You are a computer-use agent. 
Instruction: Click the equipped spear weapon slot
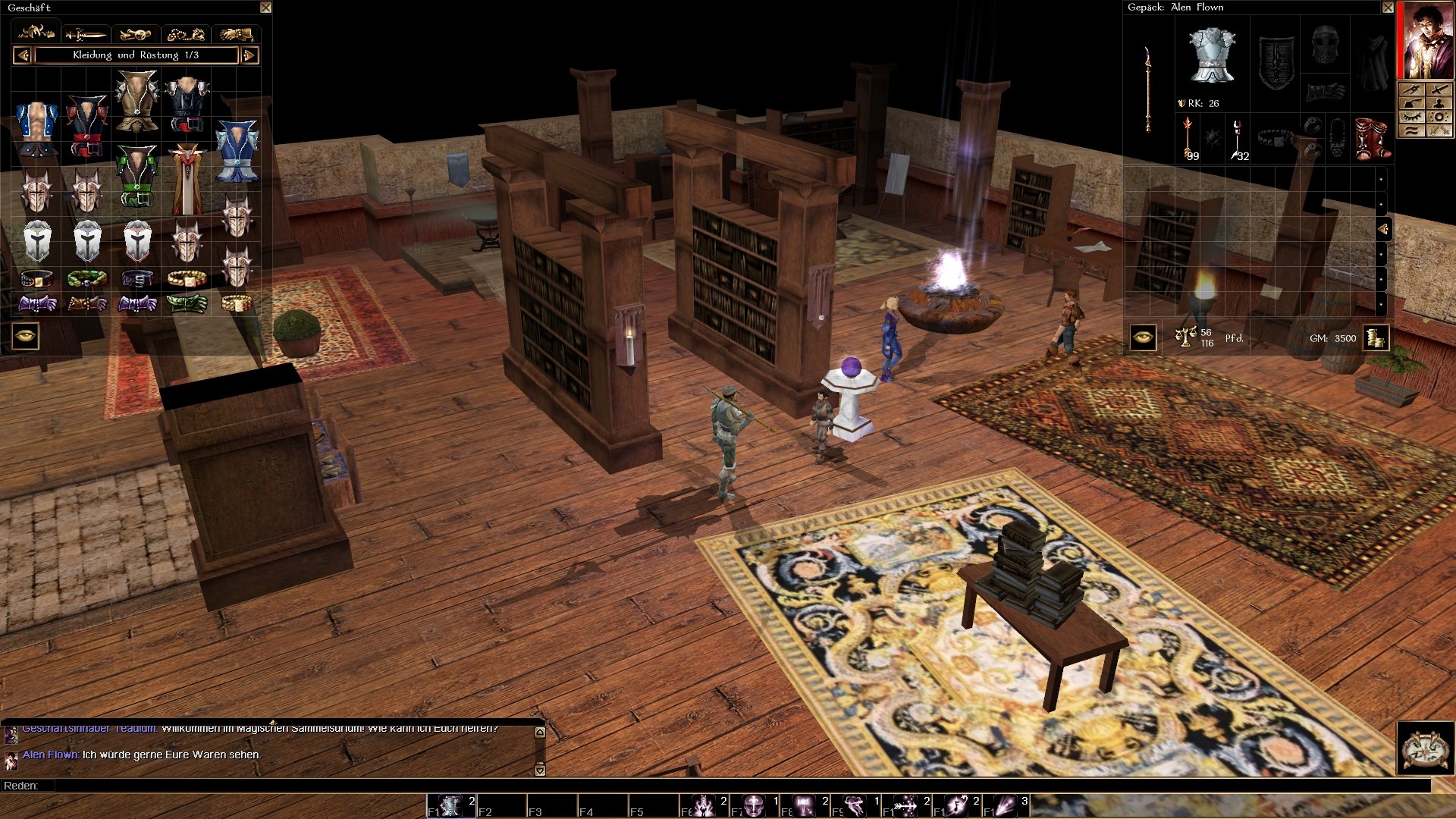(x=1148, y=89)
